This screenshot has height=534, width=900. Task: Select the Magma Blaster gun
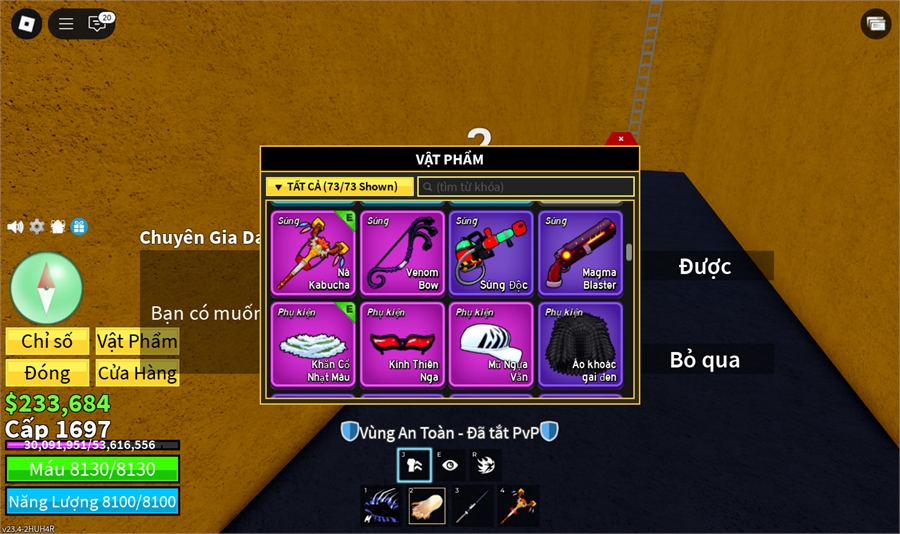coord(581,253)
